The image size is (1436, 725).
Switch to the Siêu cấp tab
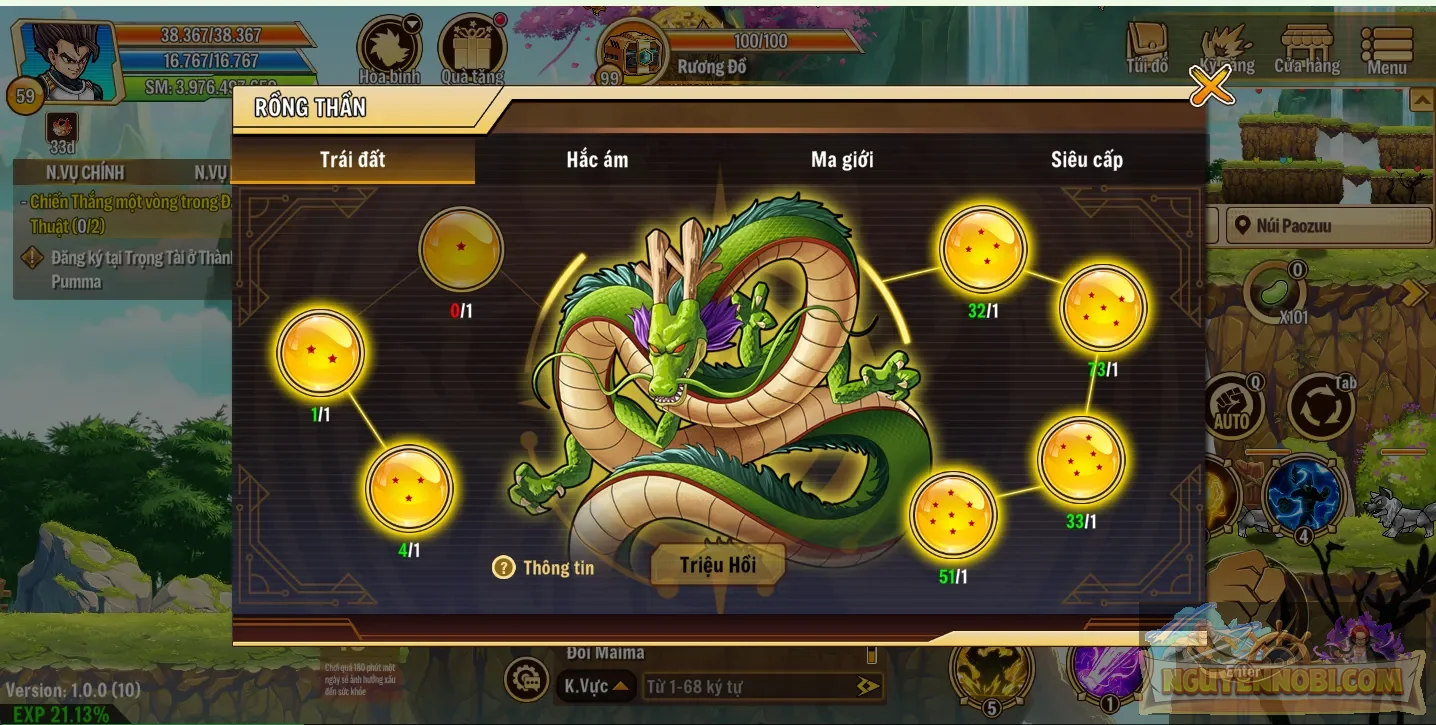click(1088, 159)
